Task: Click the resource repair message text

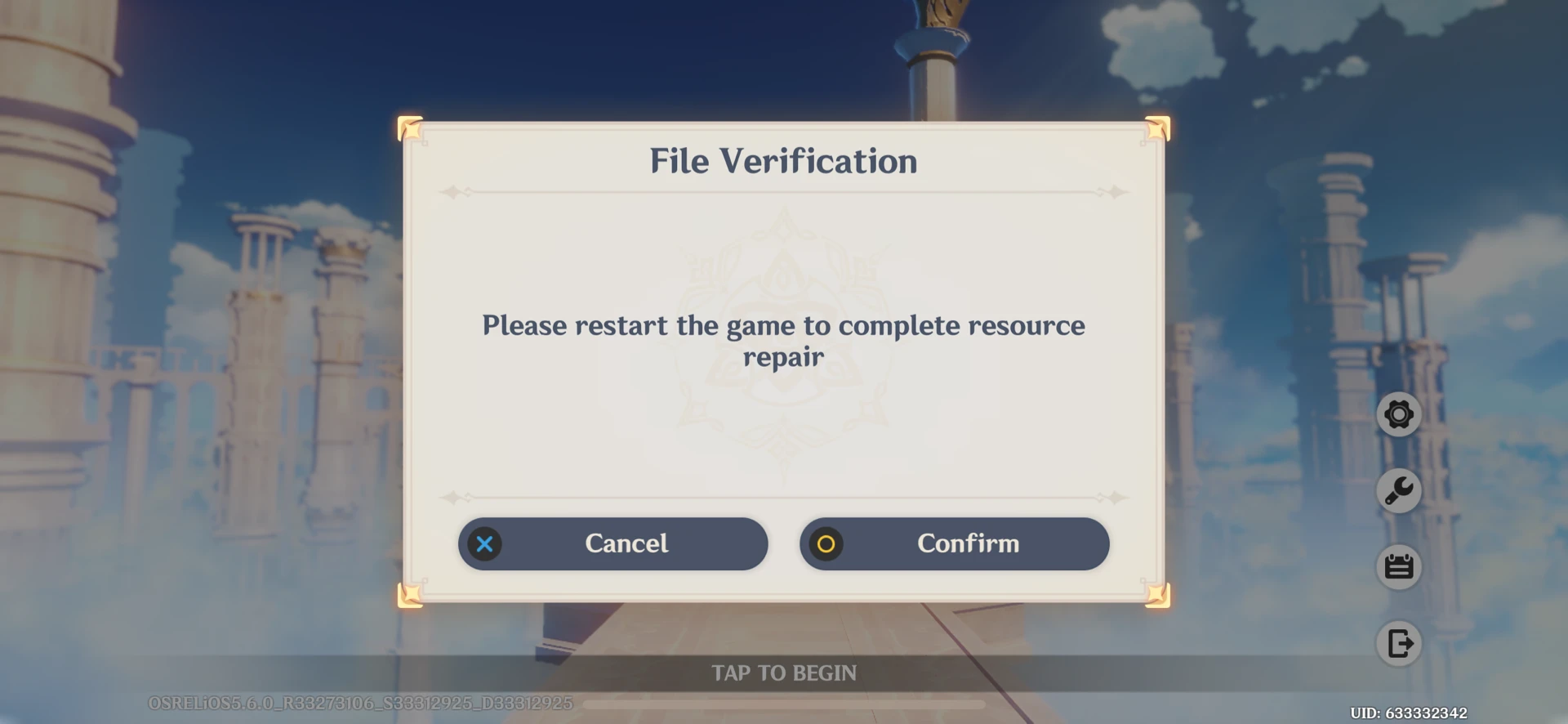Action: 784,341
